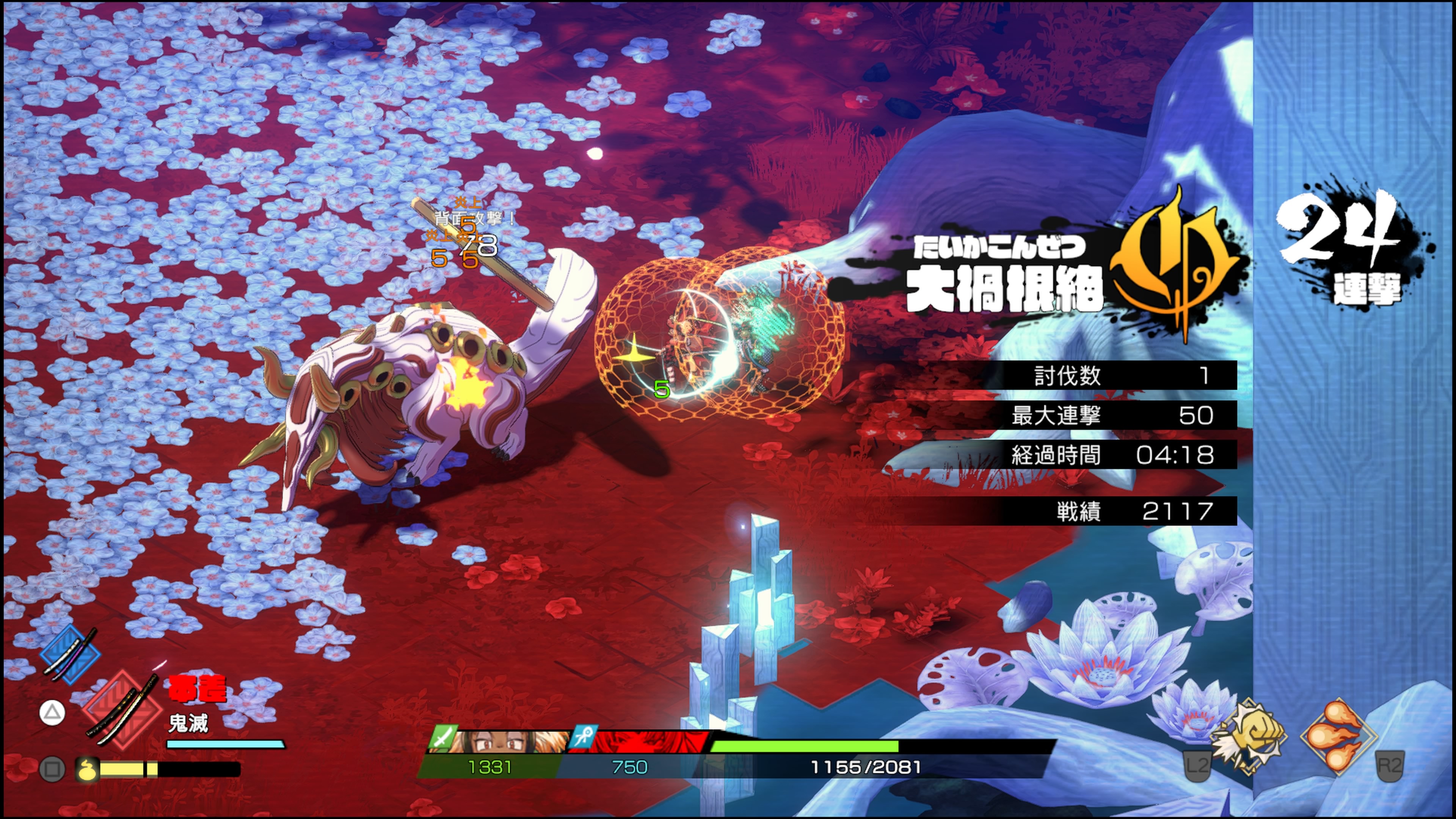This screenshot has height=819, width=1456.
Task: Select the blue diamond katana weapon slot
Action: pyautogui.click(x=71, y=654)
